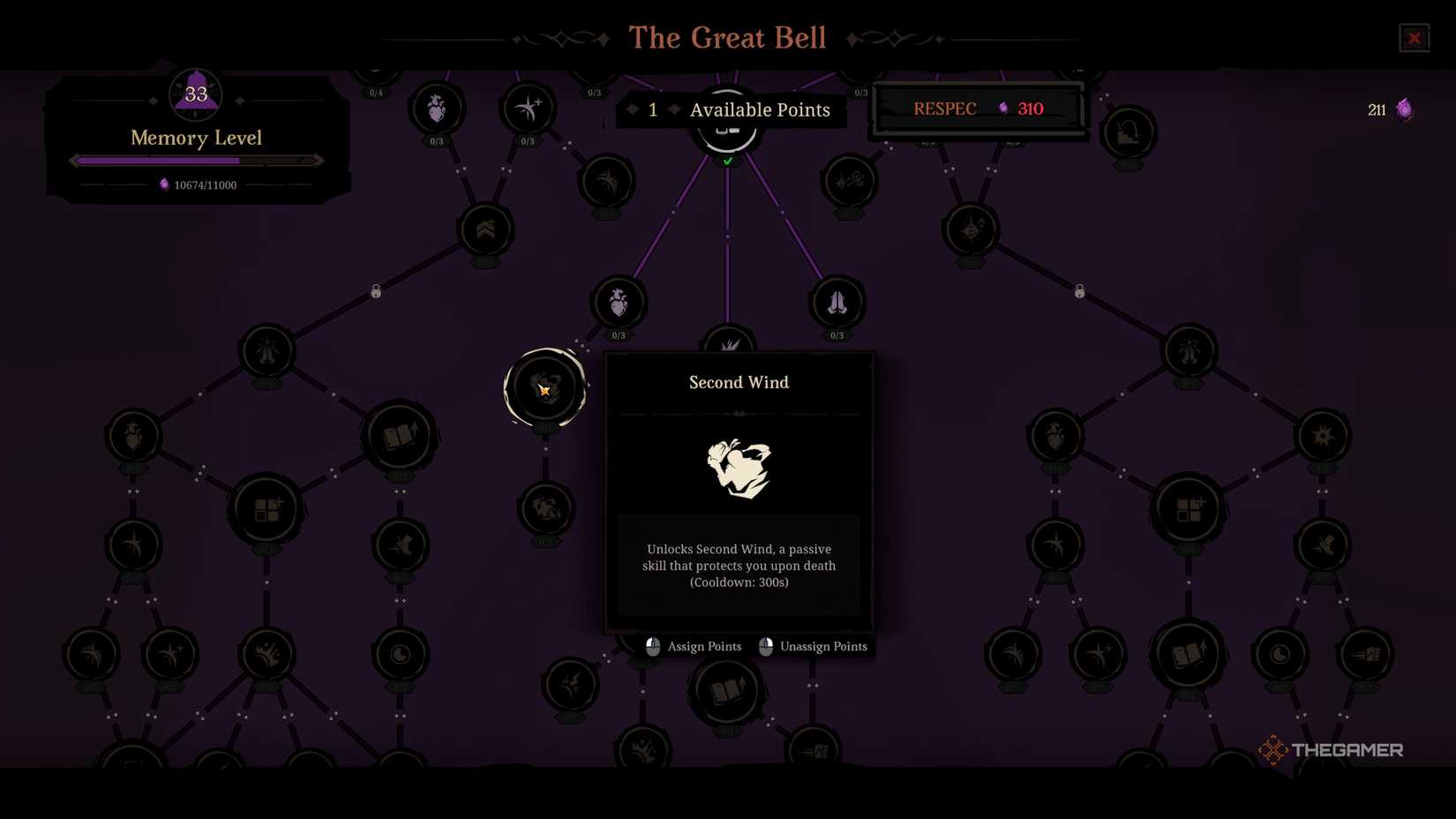Viewport: 1456px width, 819px height.
Task: Click the lock icon on the left branch
Action: tap(376, 291)
